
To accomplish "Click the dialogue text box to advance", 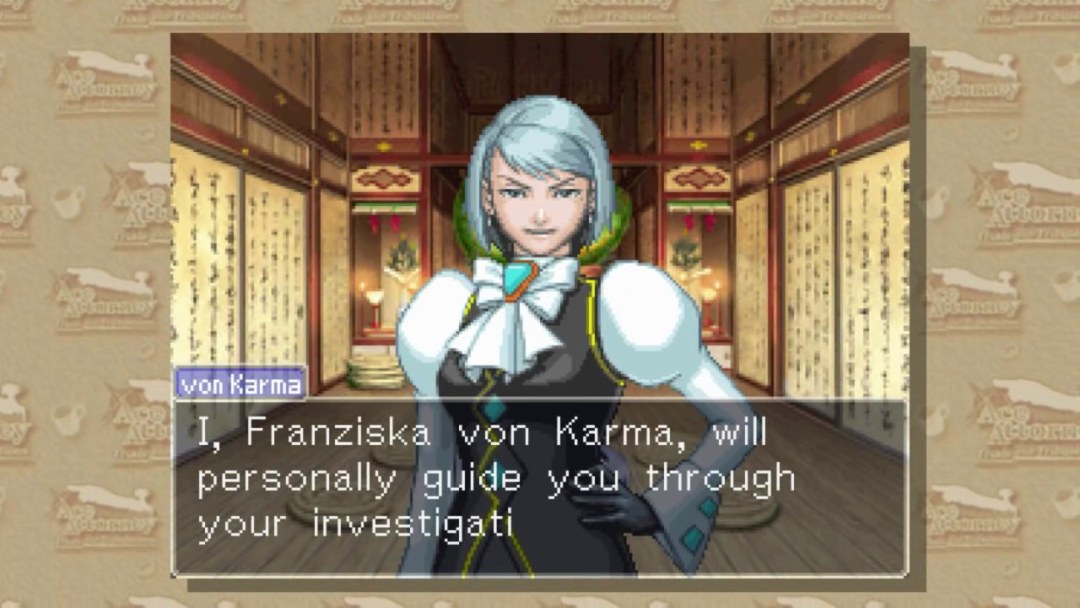I will pos(540,486).
